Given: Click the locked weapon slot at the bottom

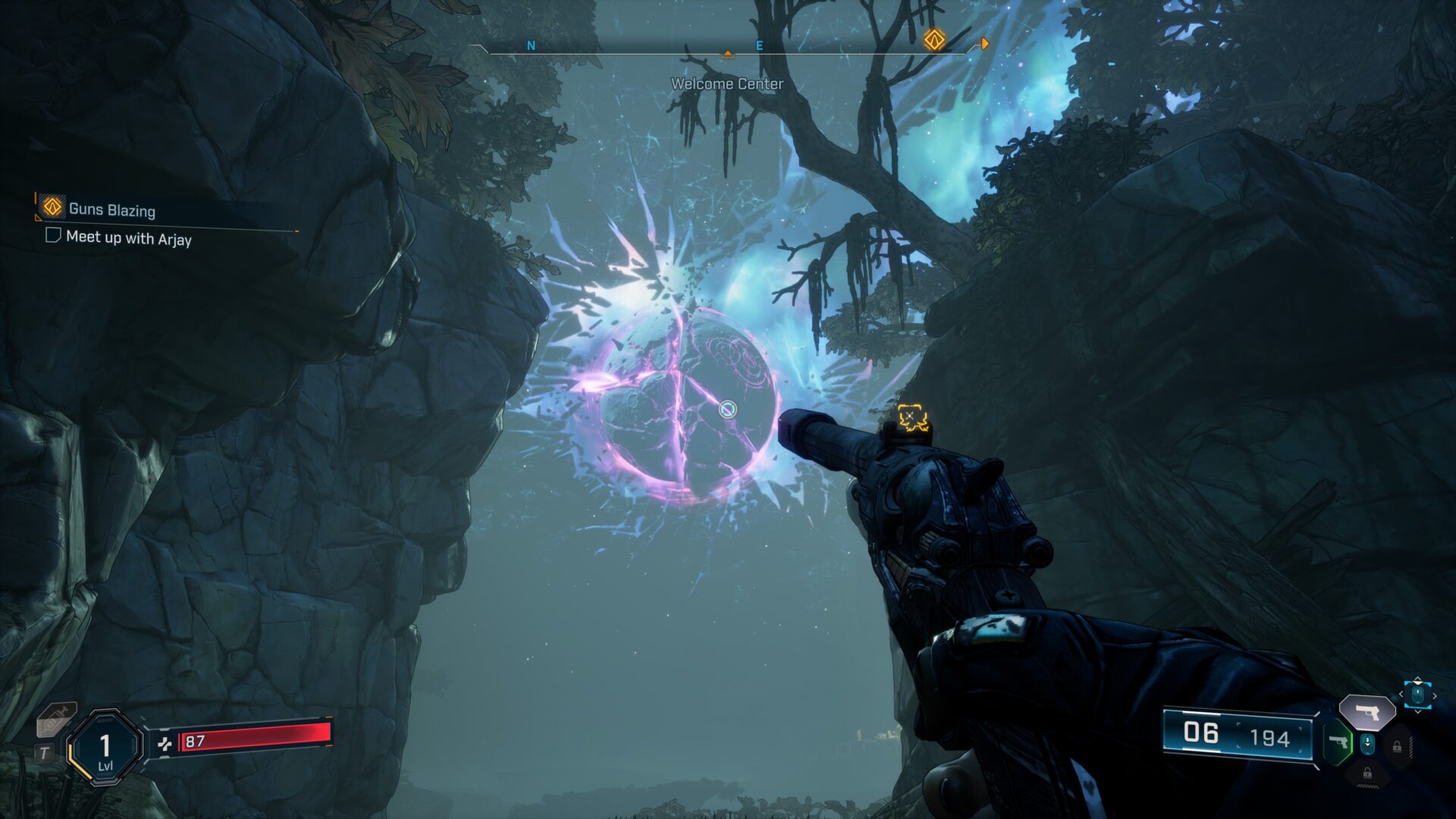Looking at the screenshot, I should (1367, 773).
